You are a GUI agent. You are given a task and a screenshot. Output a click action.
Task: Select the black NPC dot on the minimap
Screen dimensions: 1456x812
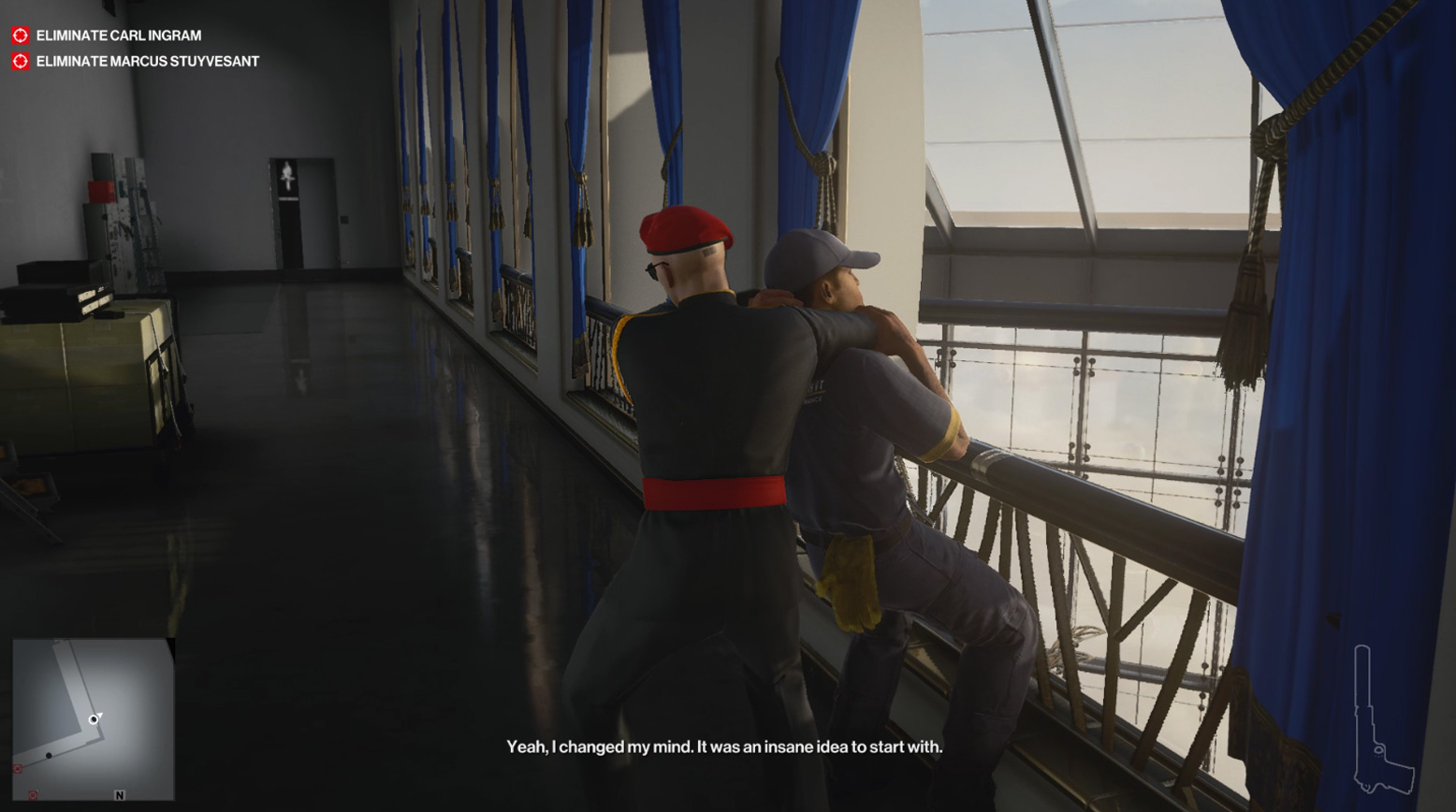pos(49,756)
